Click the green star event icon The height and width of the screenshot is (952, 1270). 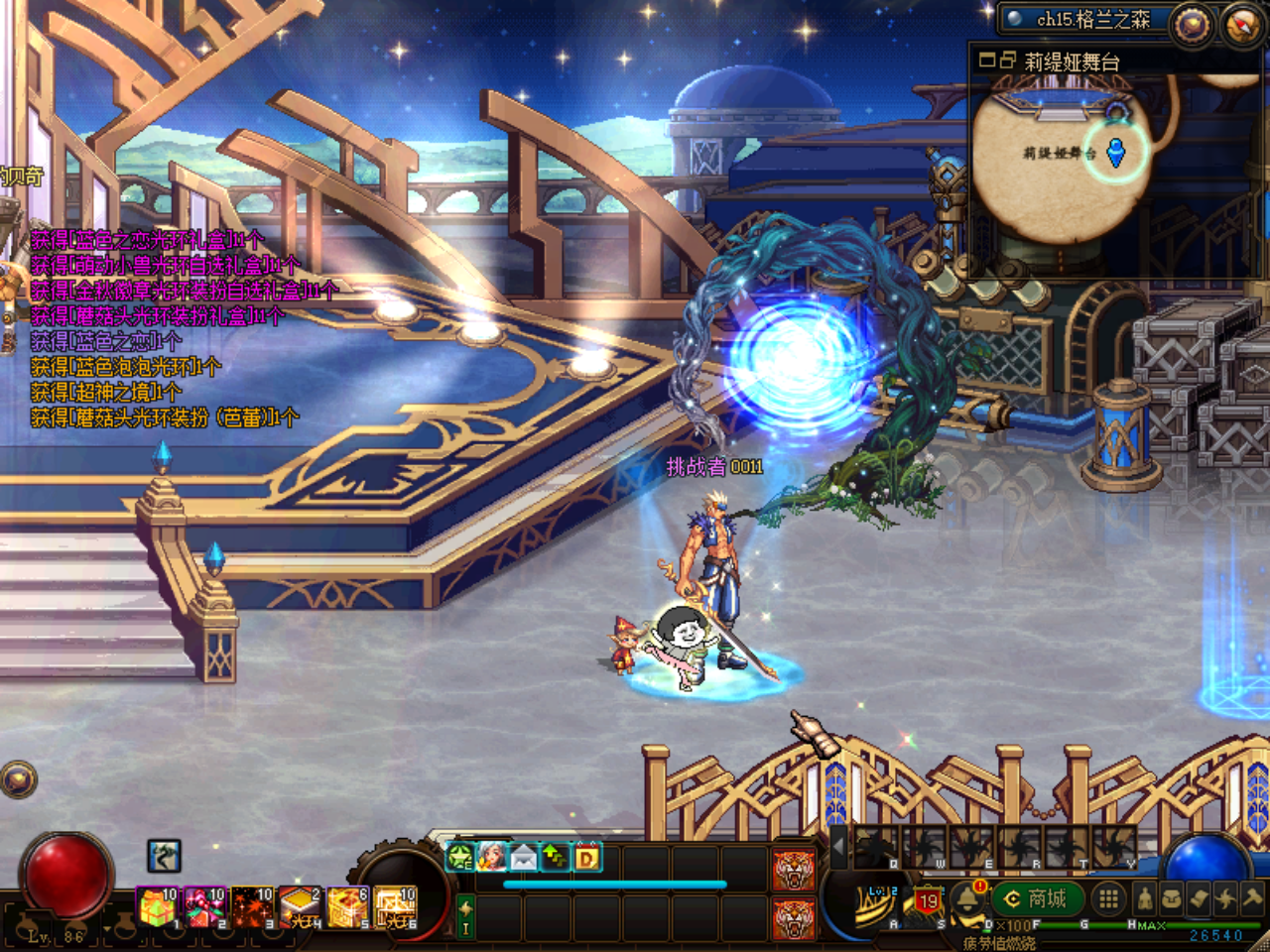(460, 857)
